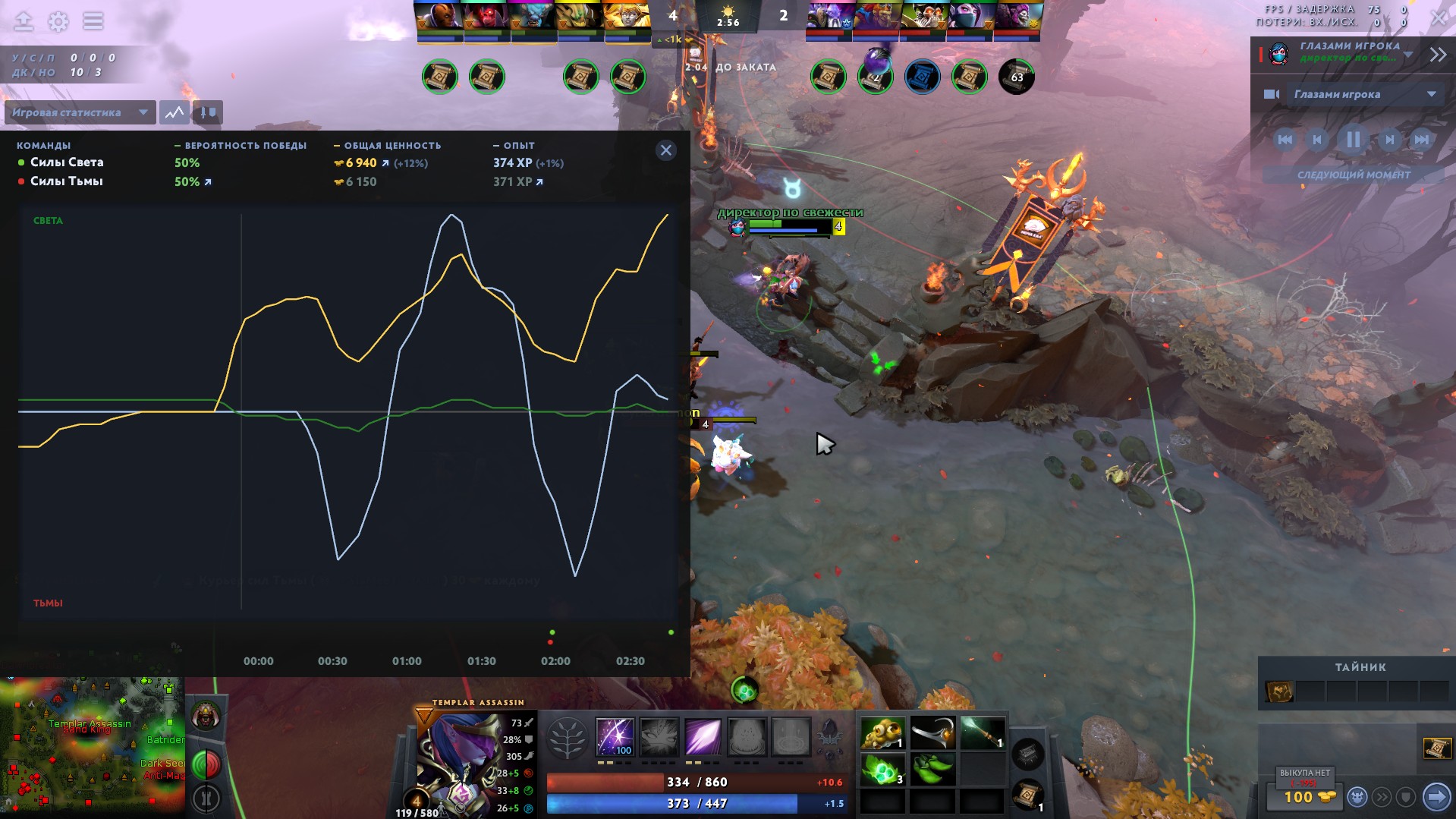
Task: Activate the Refraction ability
Action: (615, 736)
